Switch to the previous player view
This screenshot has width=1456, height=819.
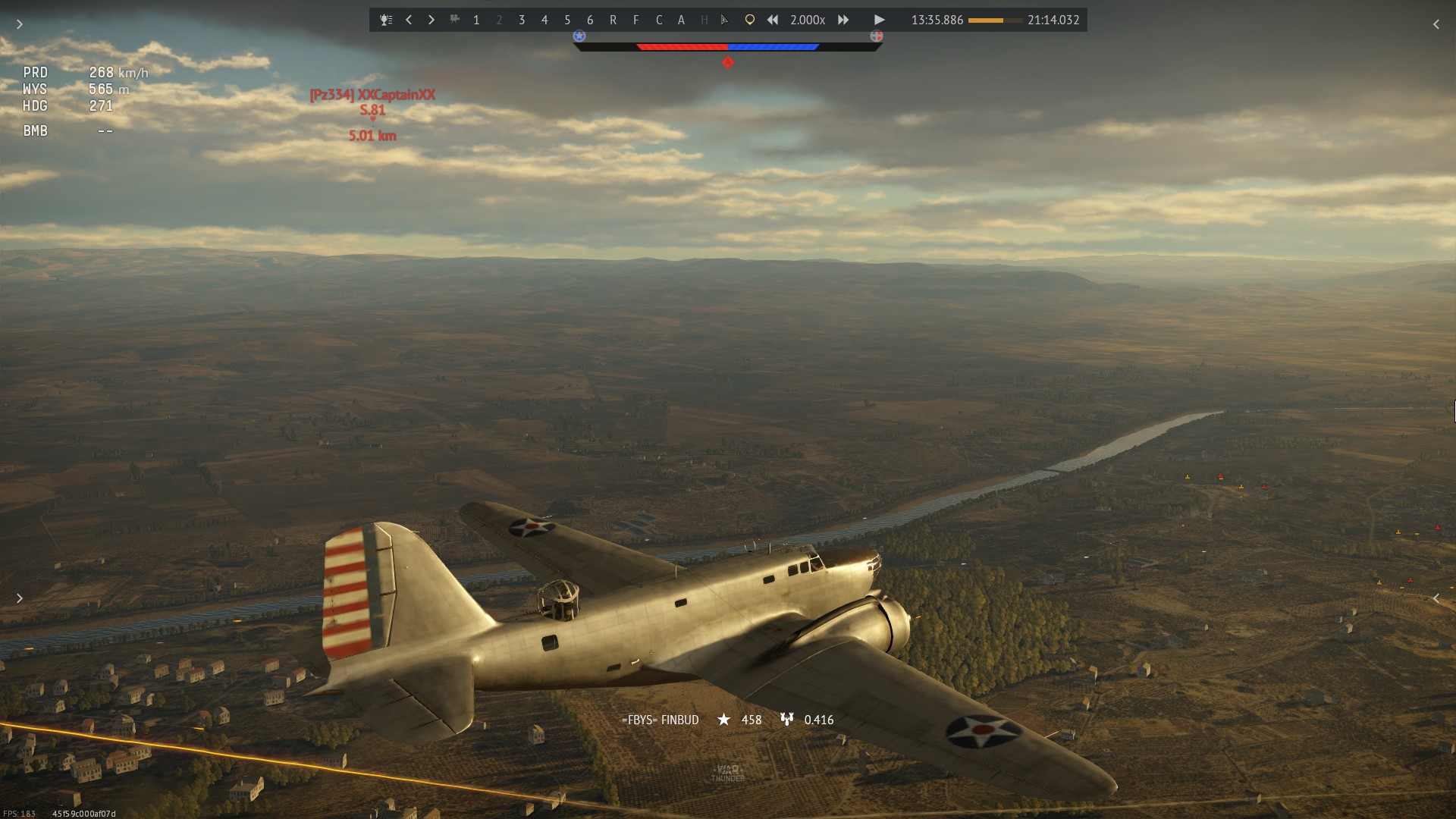(x=409, y=20)
